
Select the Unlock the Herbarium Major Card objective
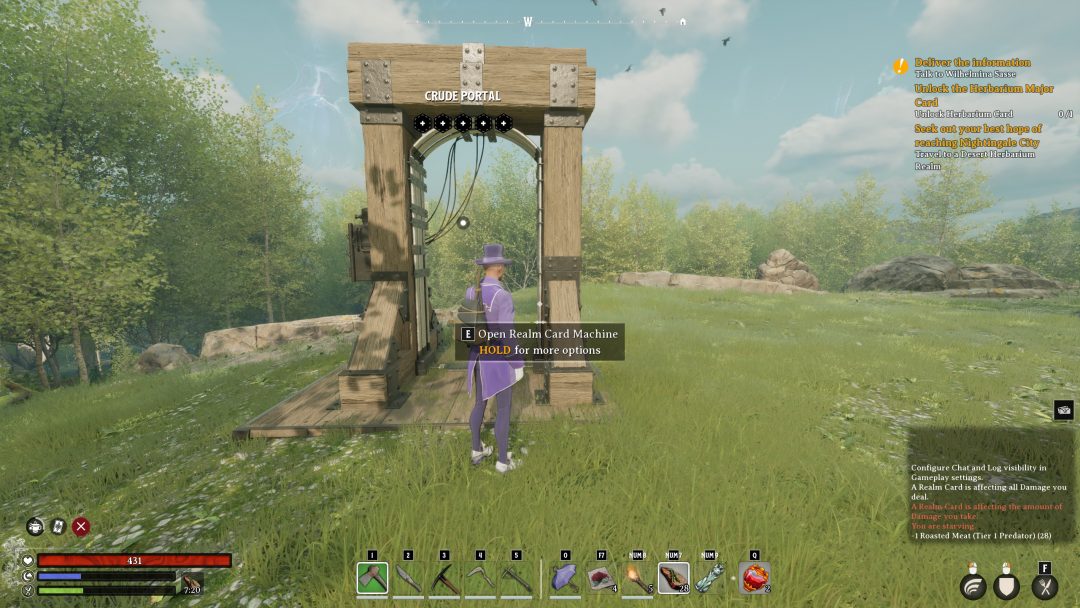pos(983,95)
